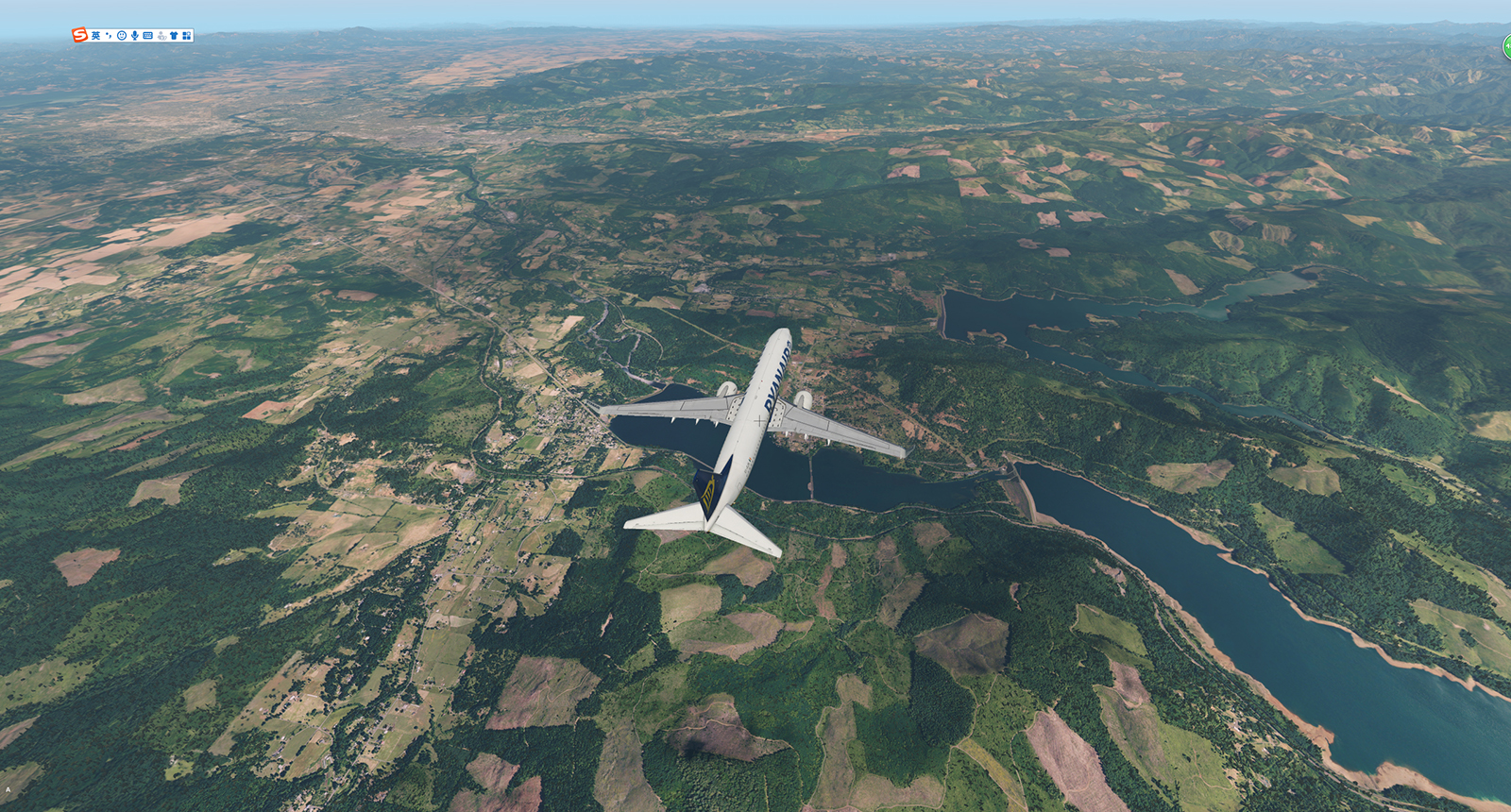Click the overwing emergency exit area
Image resolution: width=1511 pixels, height=812 pixels.
736,404
